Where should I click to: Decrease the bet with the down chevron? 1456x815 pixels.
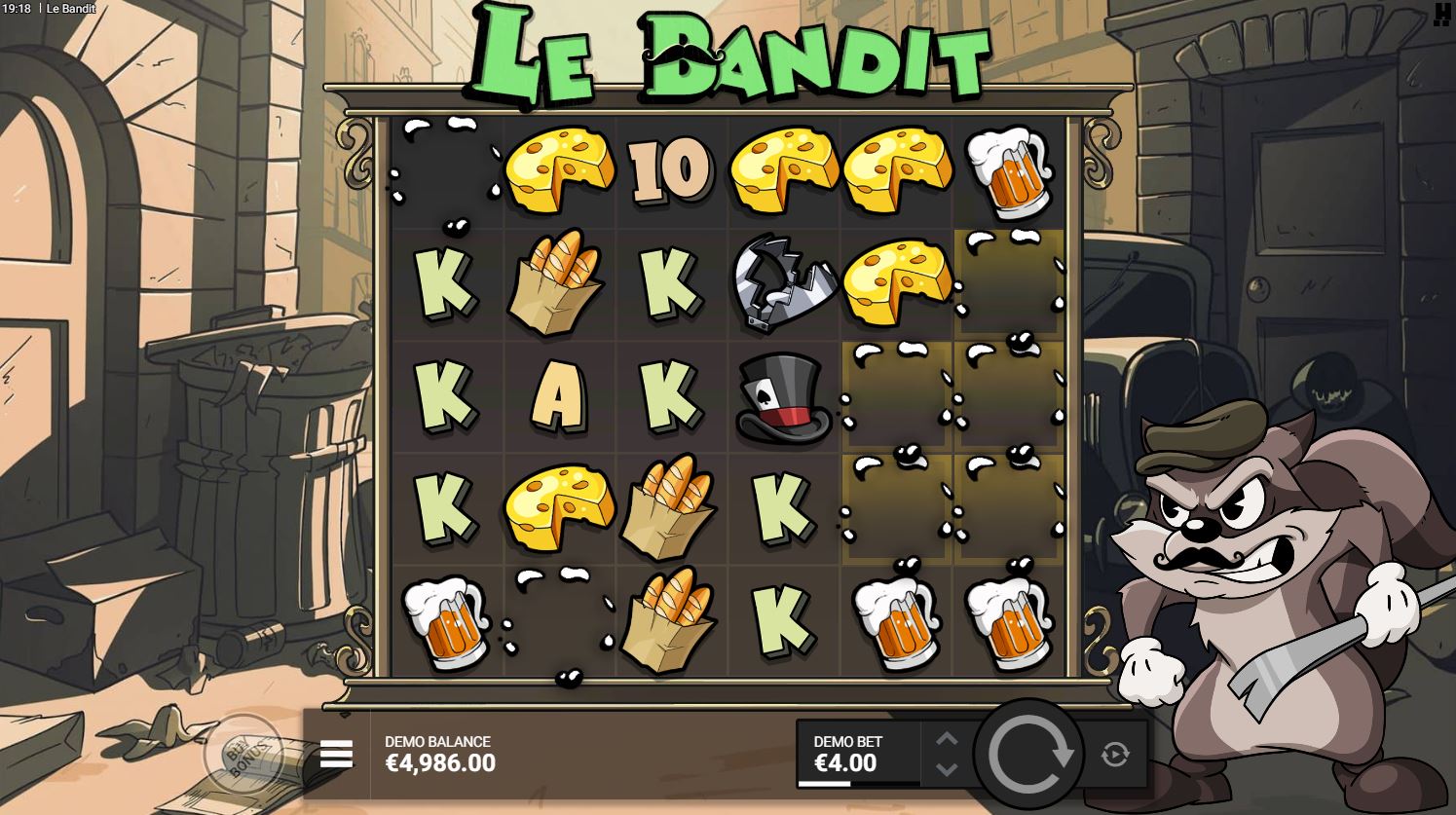point(945,771)
